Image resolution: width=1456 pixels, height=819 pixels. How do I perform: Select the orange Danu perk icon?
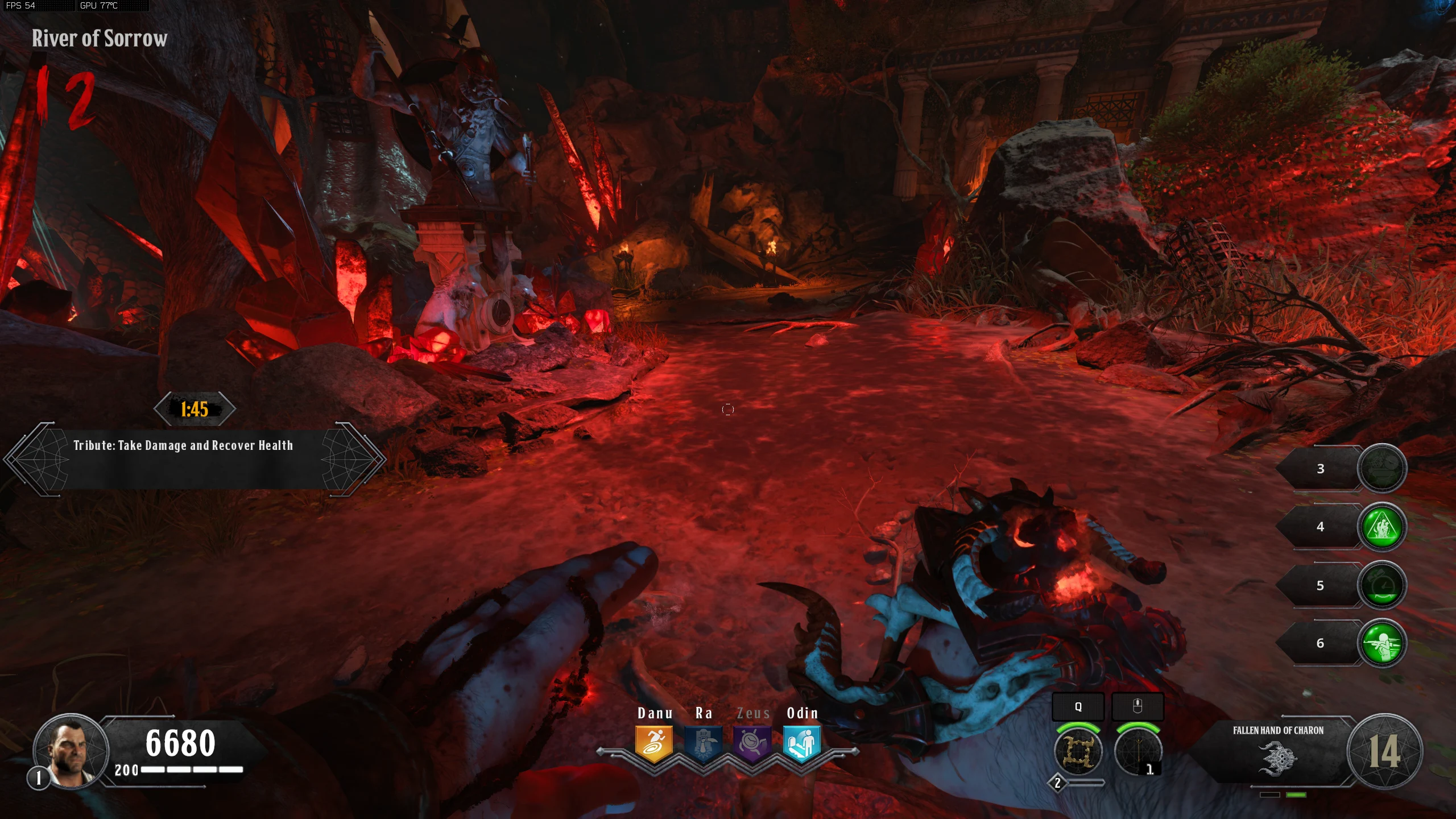[654, 743]
